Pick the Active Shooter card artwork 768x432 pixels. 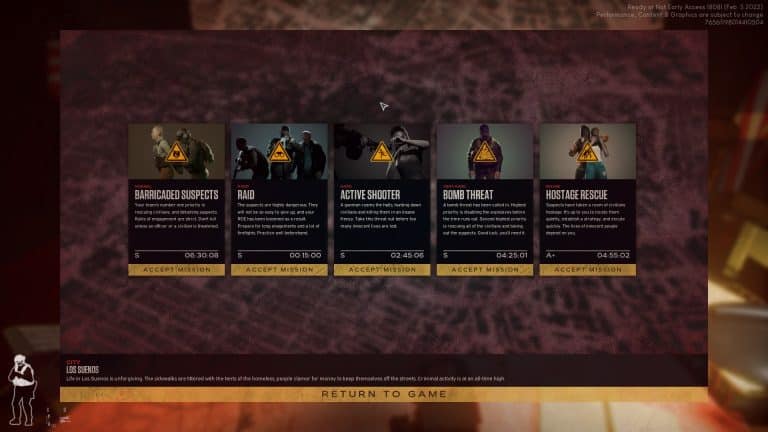382,150
